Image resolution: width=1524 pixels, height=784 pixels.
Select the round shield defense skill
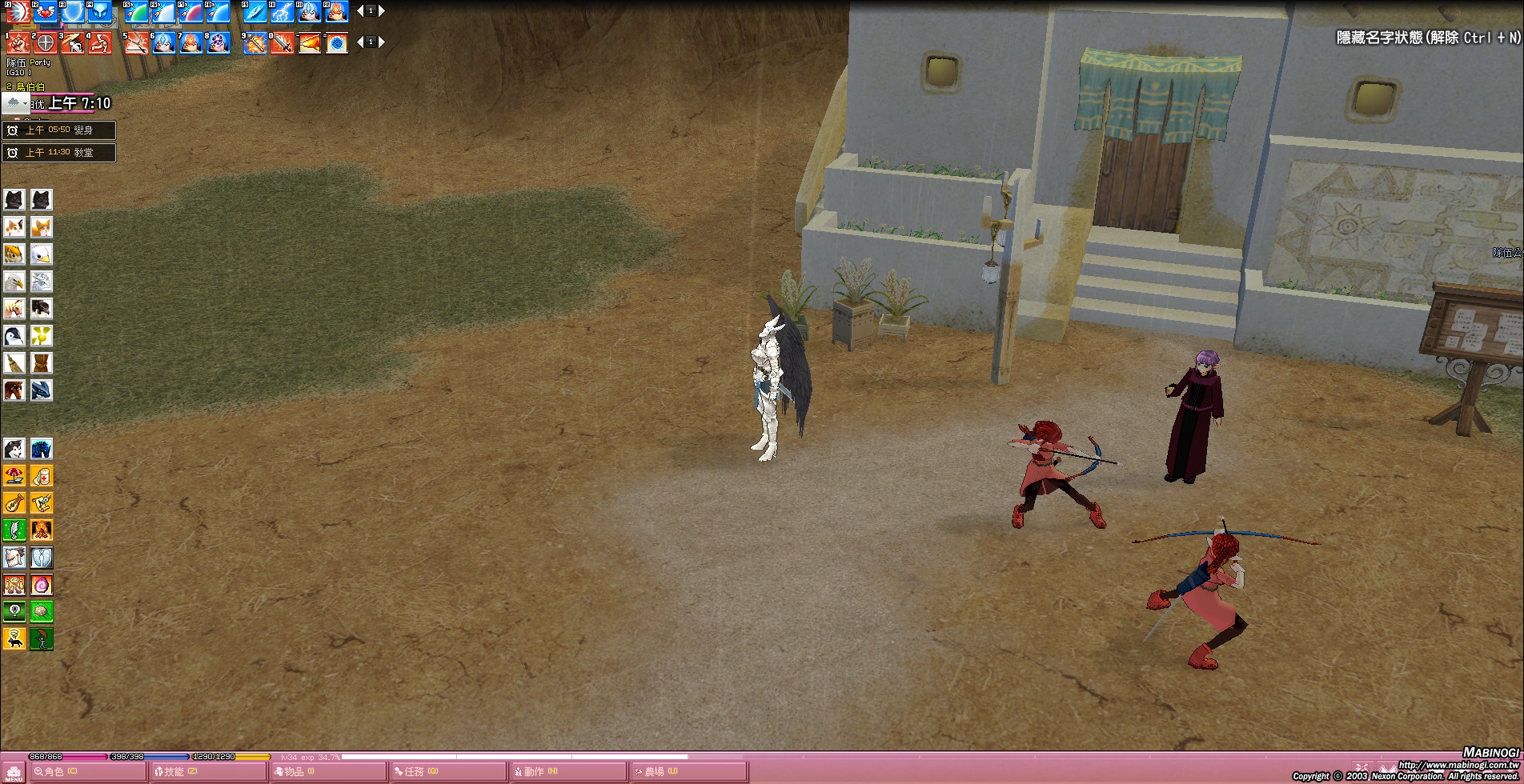[46, 43]
